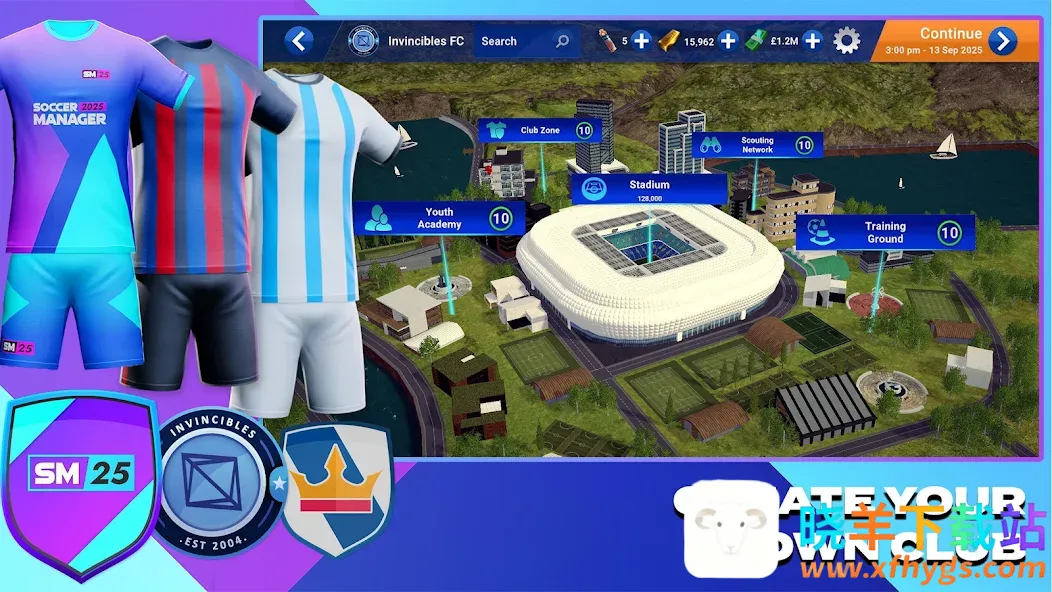Open the Club Zone

[x=540, y=130]
